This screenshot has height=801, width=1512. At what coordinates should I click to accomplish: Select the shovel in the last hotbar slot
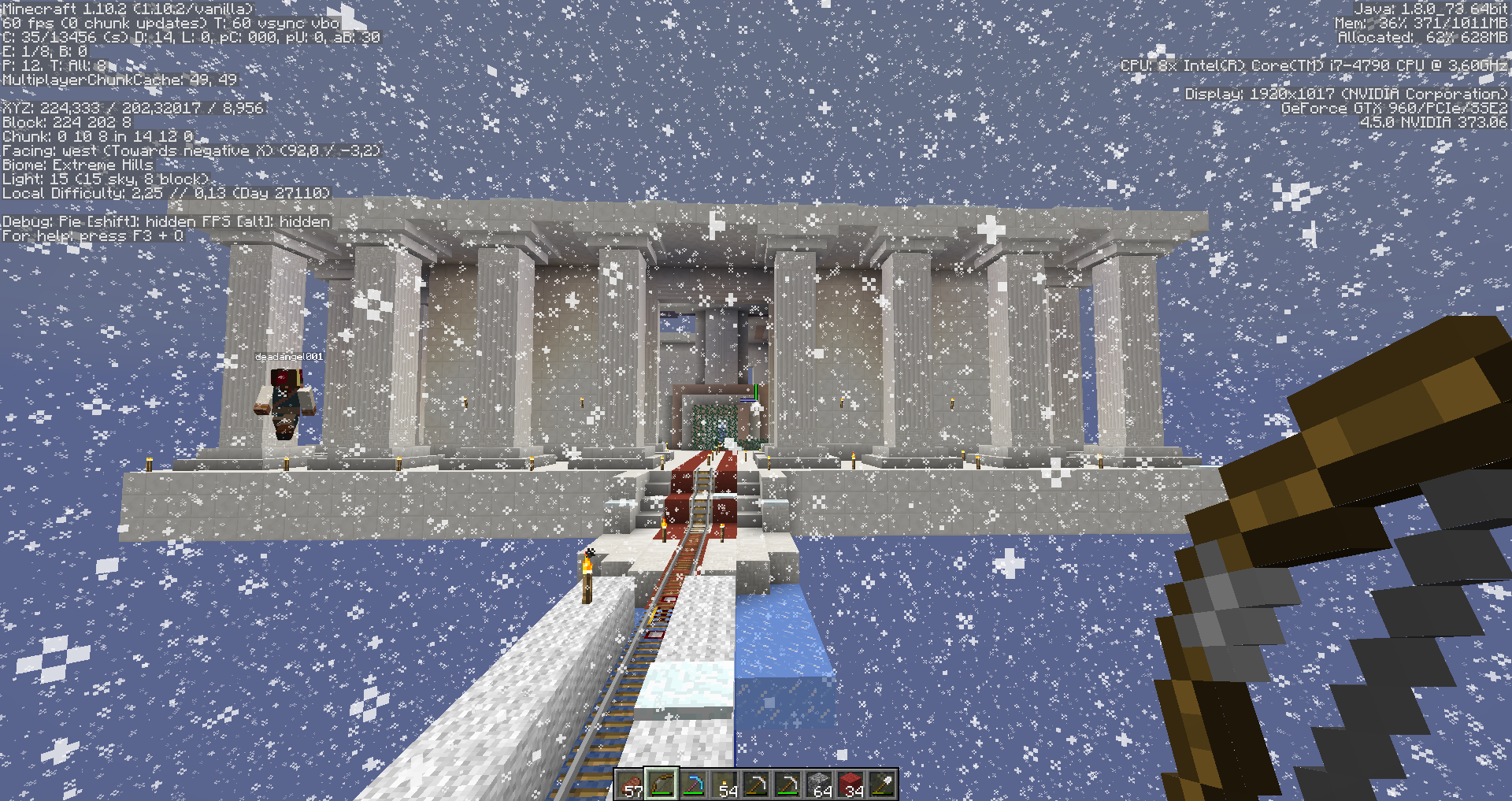(x=880, y=786)
